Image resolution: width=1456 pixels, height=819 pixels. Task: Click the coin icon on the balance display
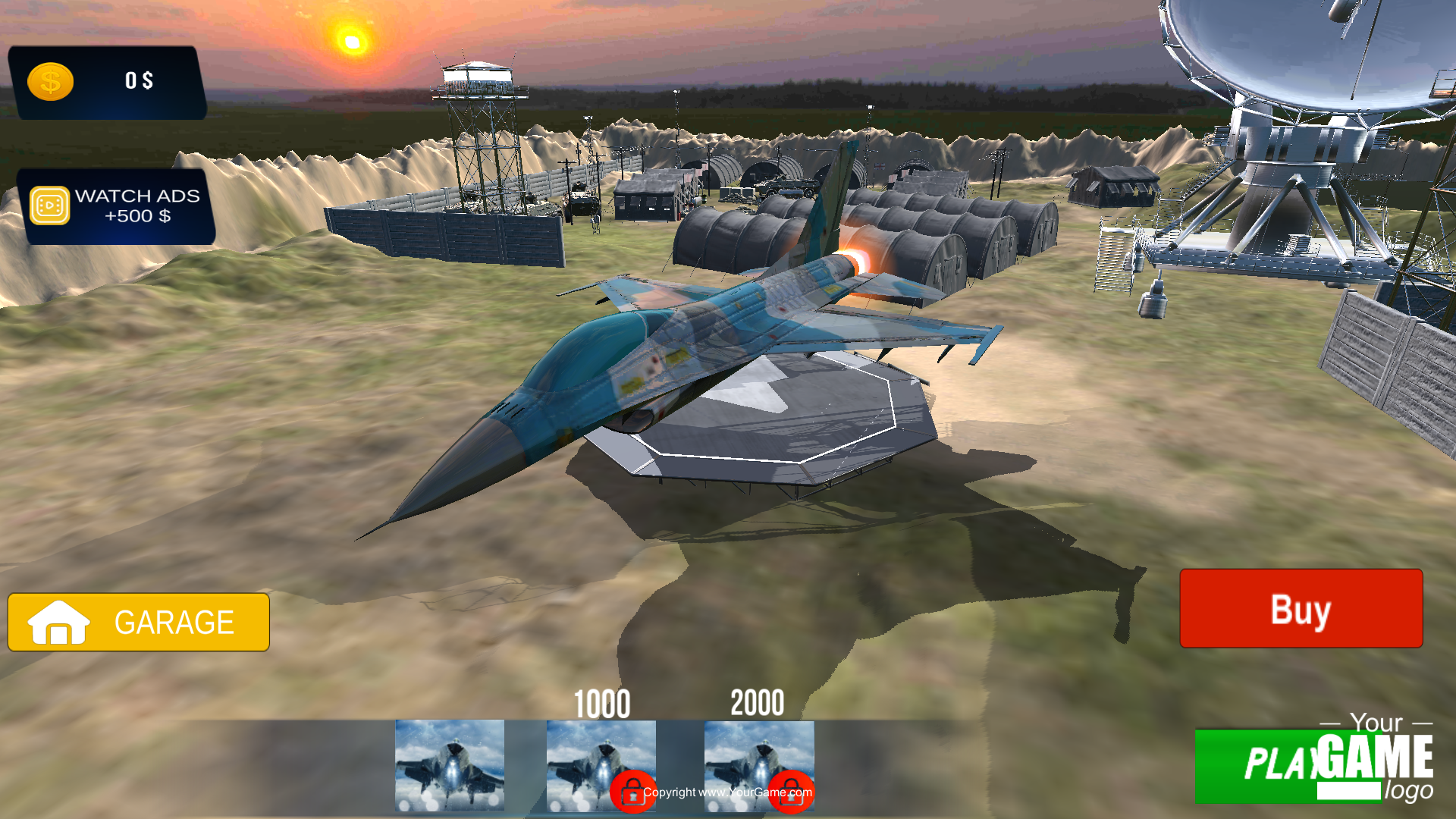(50, 81)
